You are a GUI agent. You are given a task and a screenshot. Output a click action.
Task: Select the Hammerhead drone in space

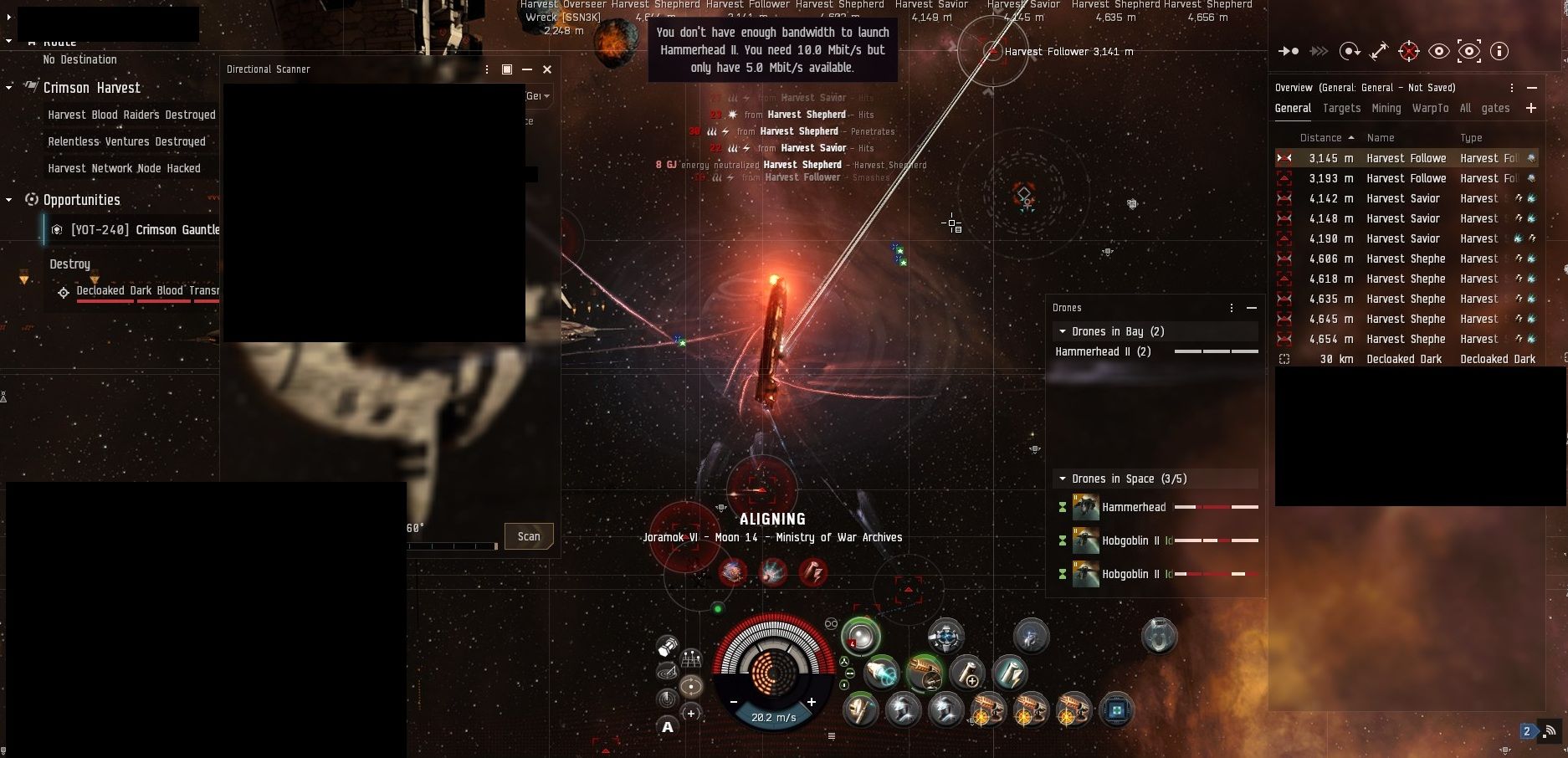(1133, 507)
